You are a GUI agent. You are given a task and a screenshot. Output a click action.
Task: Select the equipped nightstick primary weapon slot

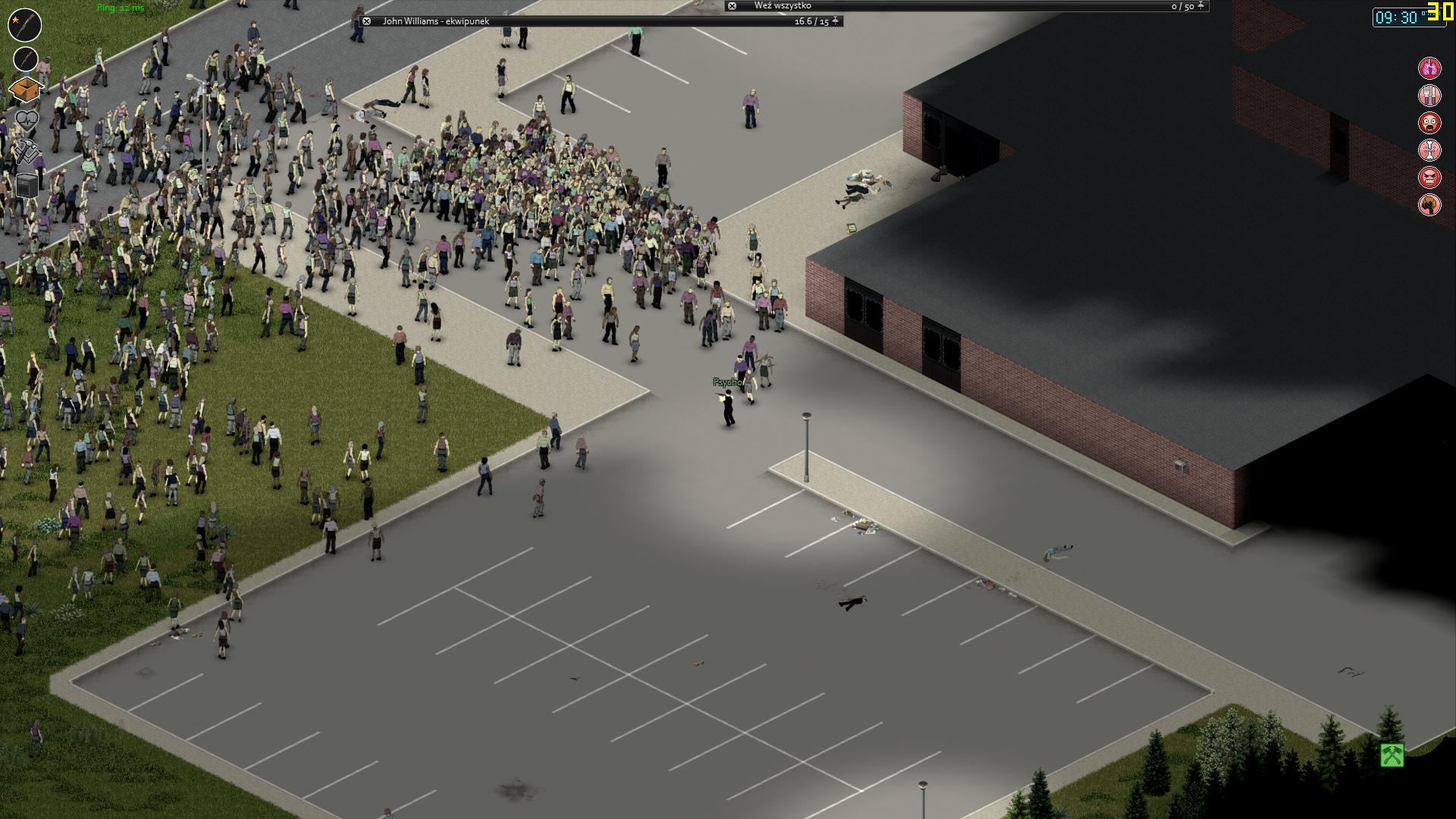[x=24, y=24]
